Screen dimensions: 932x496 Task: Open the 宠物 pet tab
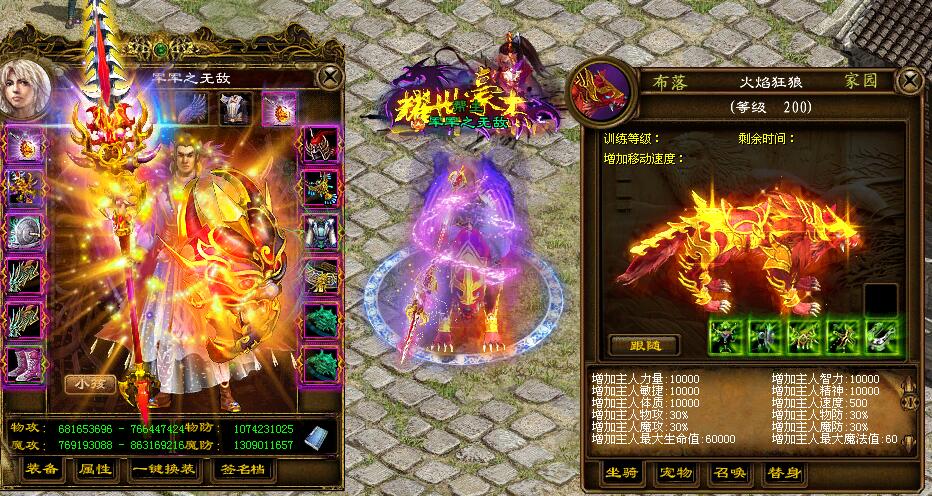pos(675,473)
